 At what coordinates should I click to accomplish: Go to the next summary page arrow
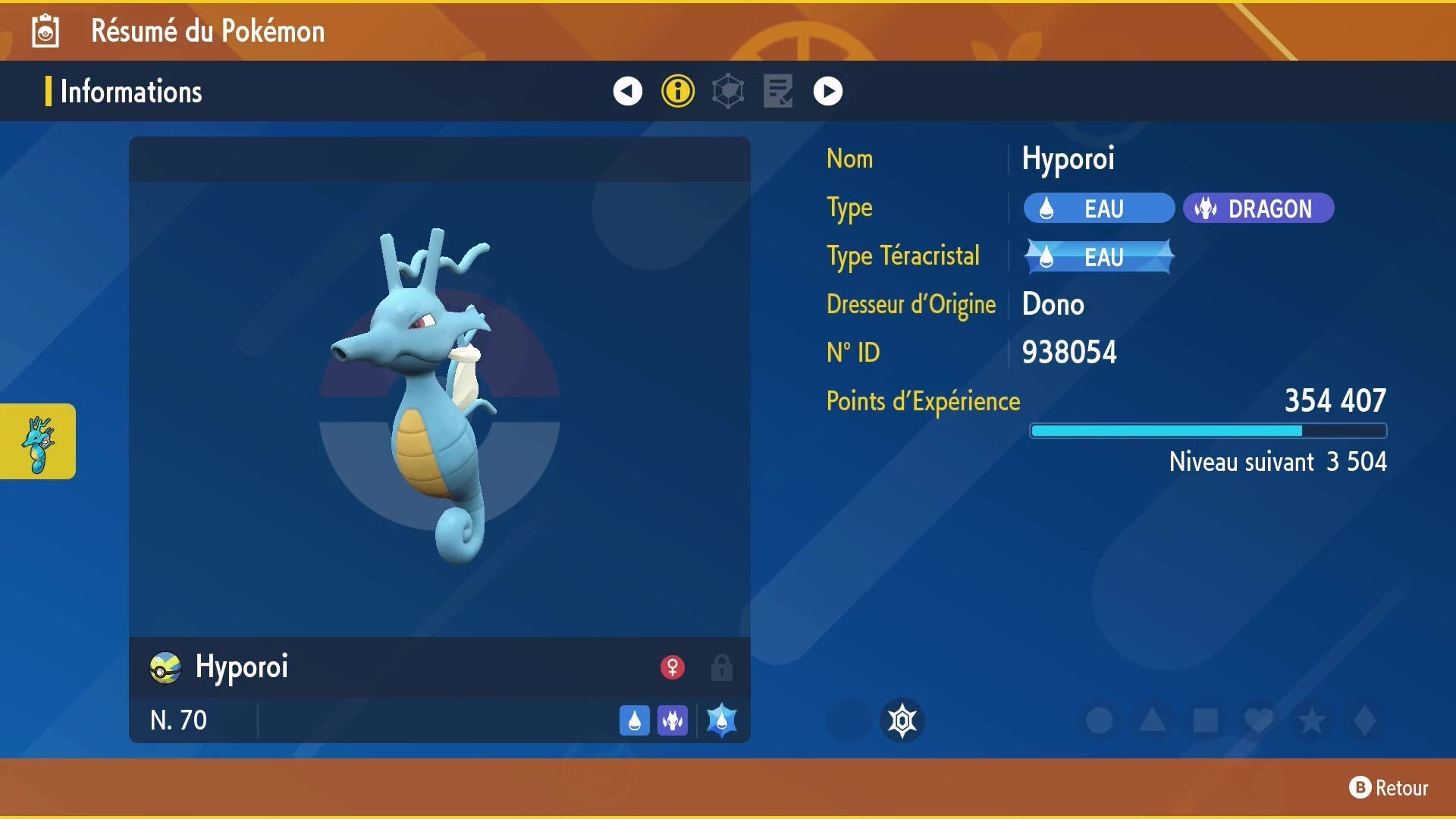point(828,90)
